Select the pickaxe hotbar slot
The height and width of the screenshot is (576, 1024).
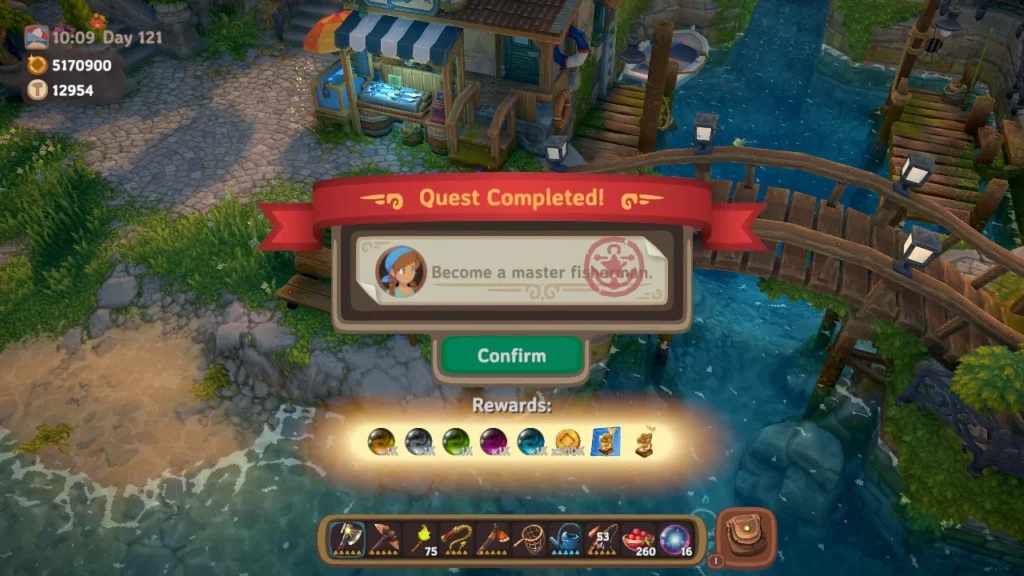click(x=384, y=540)
